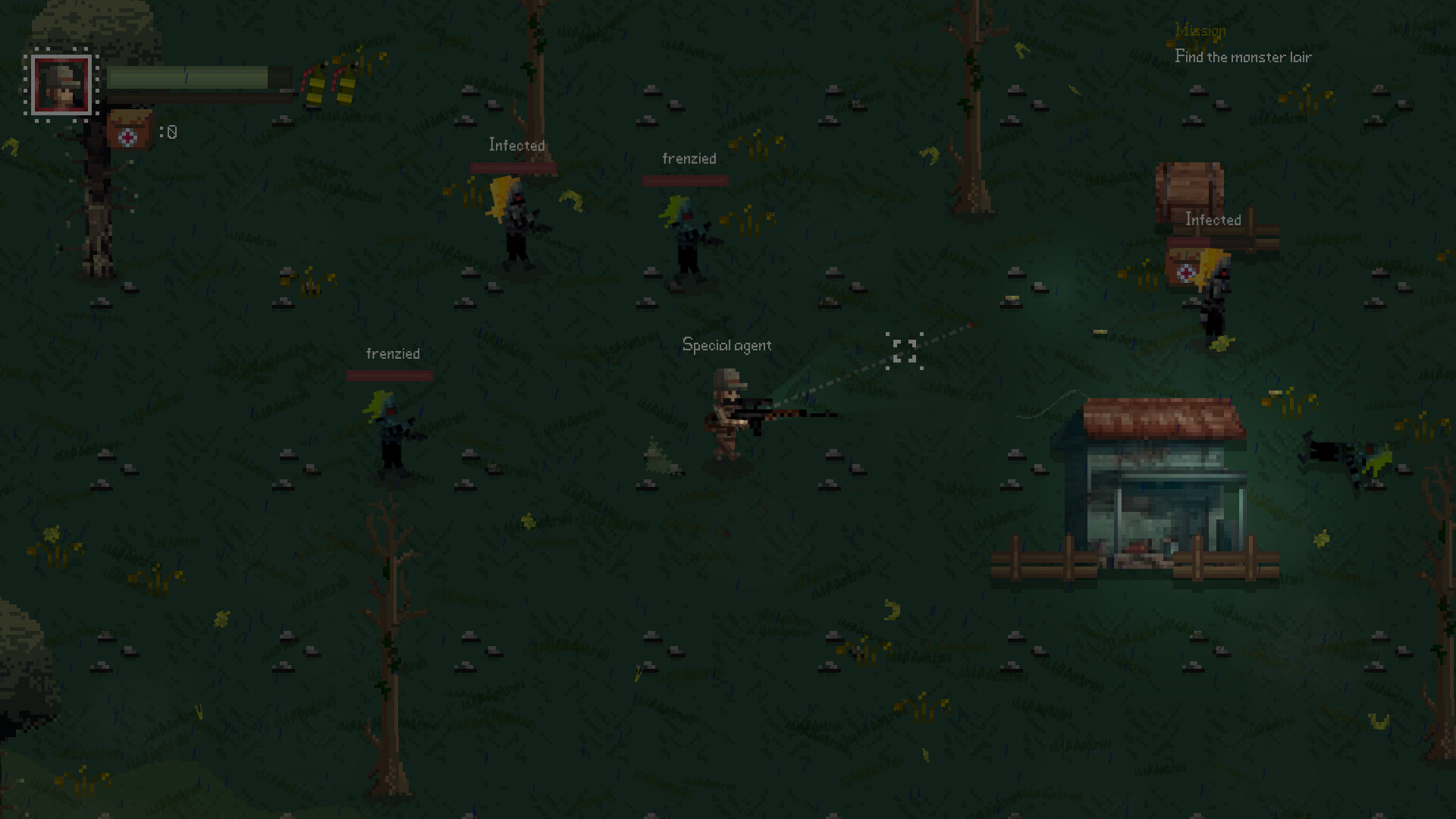This screenshot has height=819, width=1456.
Task: Select the wooden barrel near the top-right Infected
Action: 1189,186
